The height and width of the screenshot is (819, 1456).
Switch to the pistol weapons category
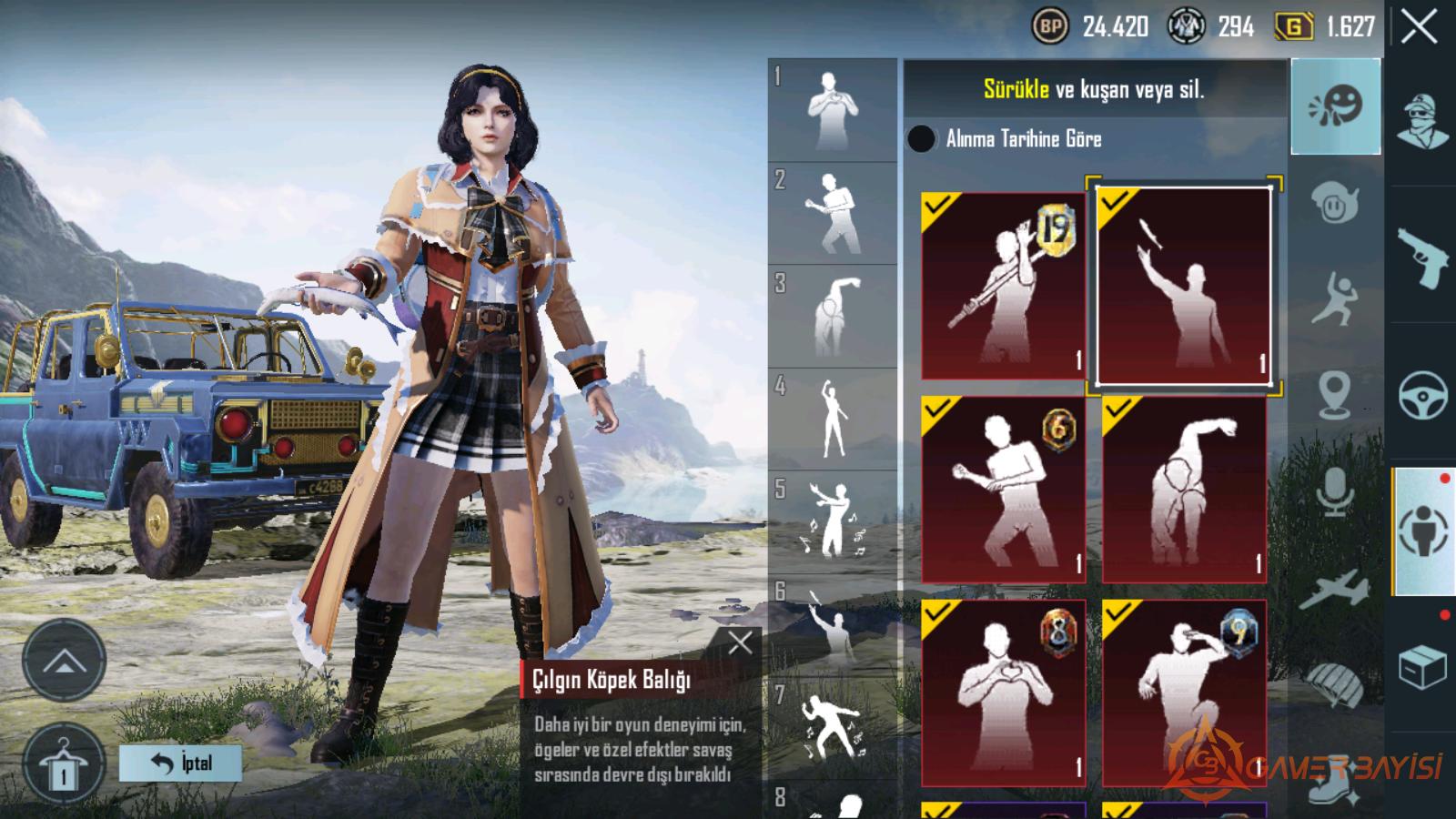[1423, 258]
